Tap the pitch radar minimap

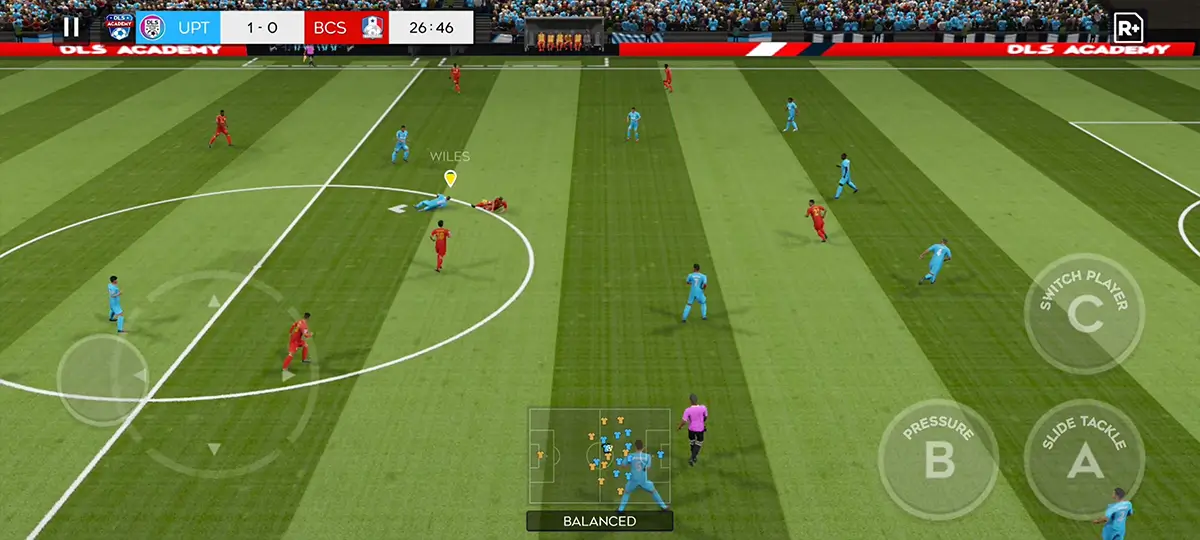click(x=599, y=457)
